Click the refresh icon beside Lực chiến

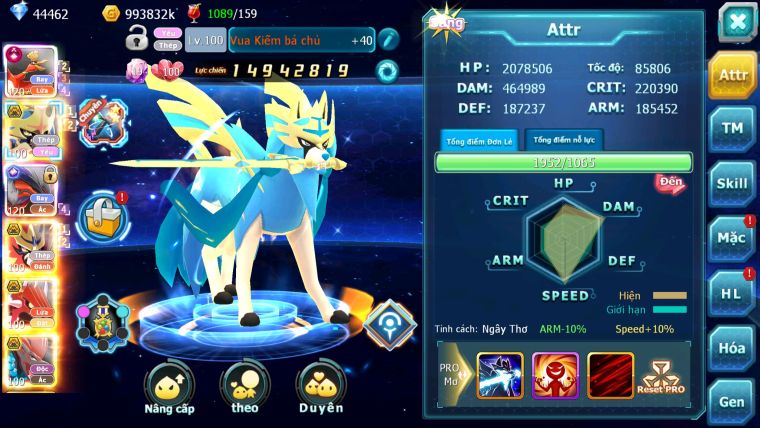(386, 70)
